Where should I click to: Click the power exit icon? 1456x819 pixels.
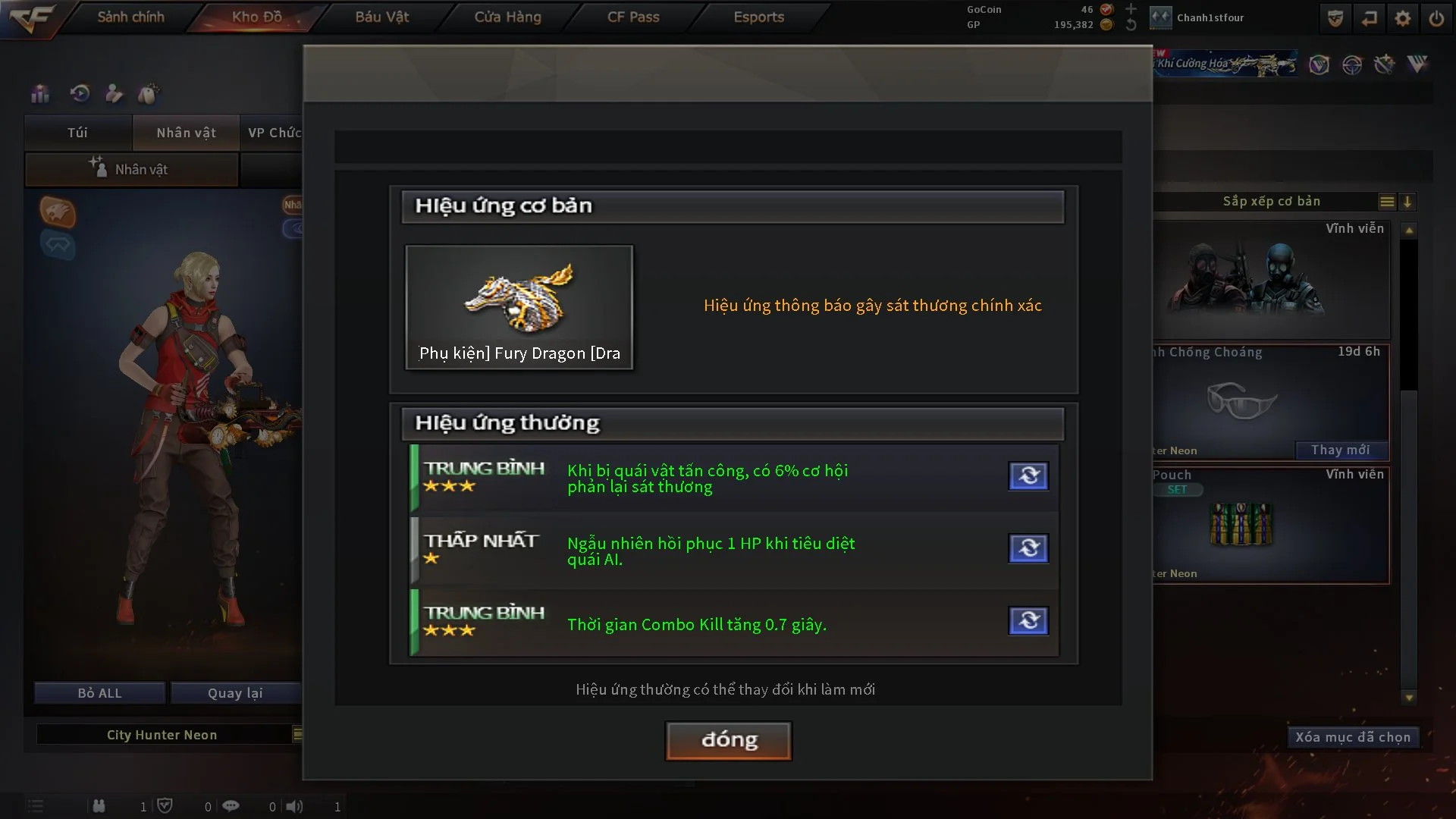point(1436,18)
